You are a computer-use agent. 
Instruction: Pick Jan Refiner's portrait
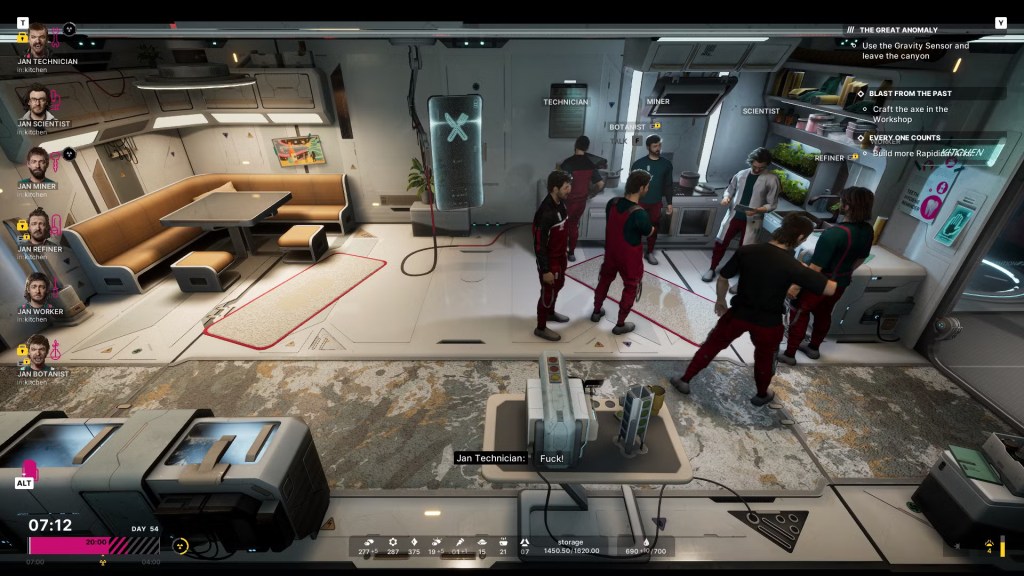click(x=38, y=227)
